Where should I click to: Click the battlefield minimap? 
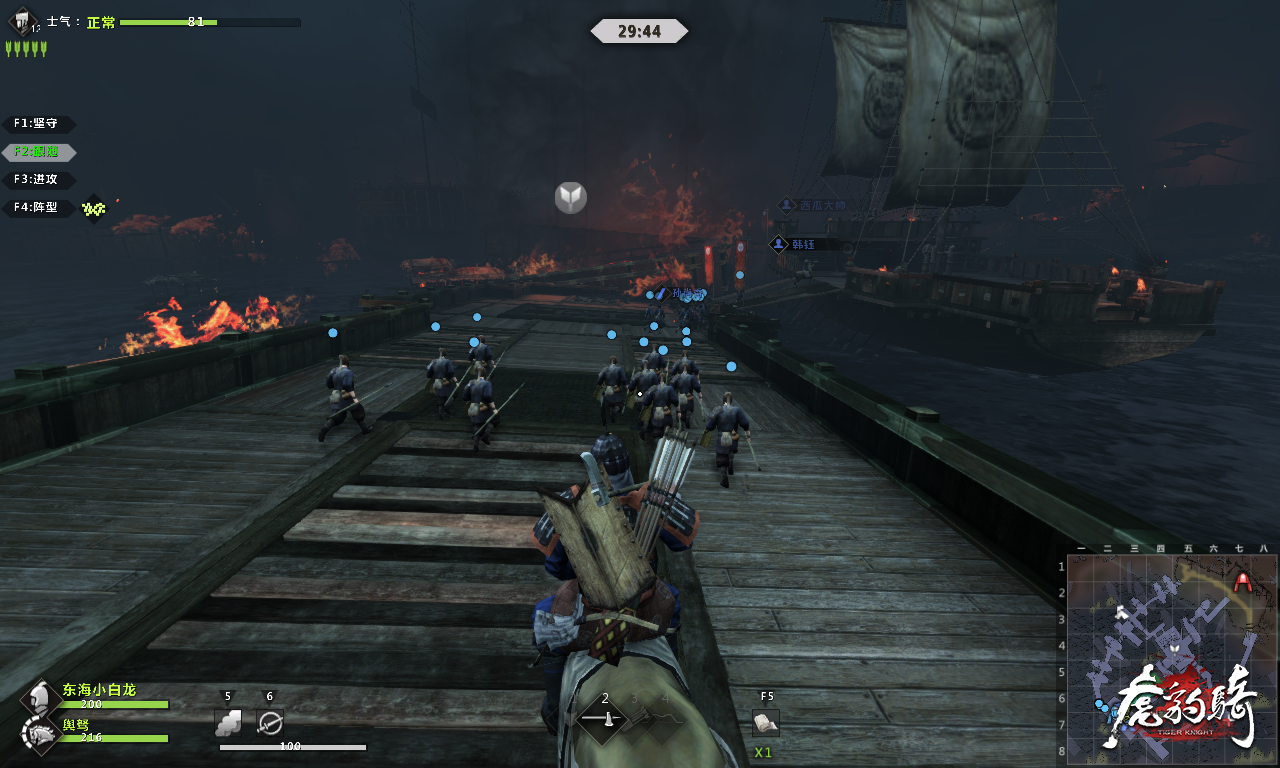tap(1170, 658)
